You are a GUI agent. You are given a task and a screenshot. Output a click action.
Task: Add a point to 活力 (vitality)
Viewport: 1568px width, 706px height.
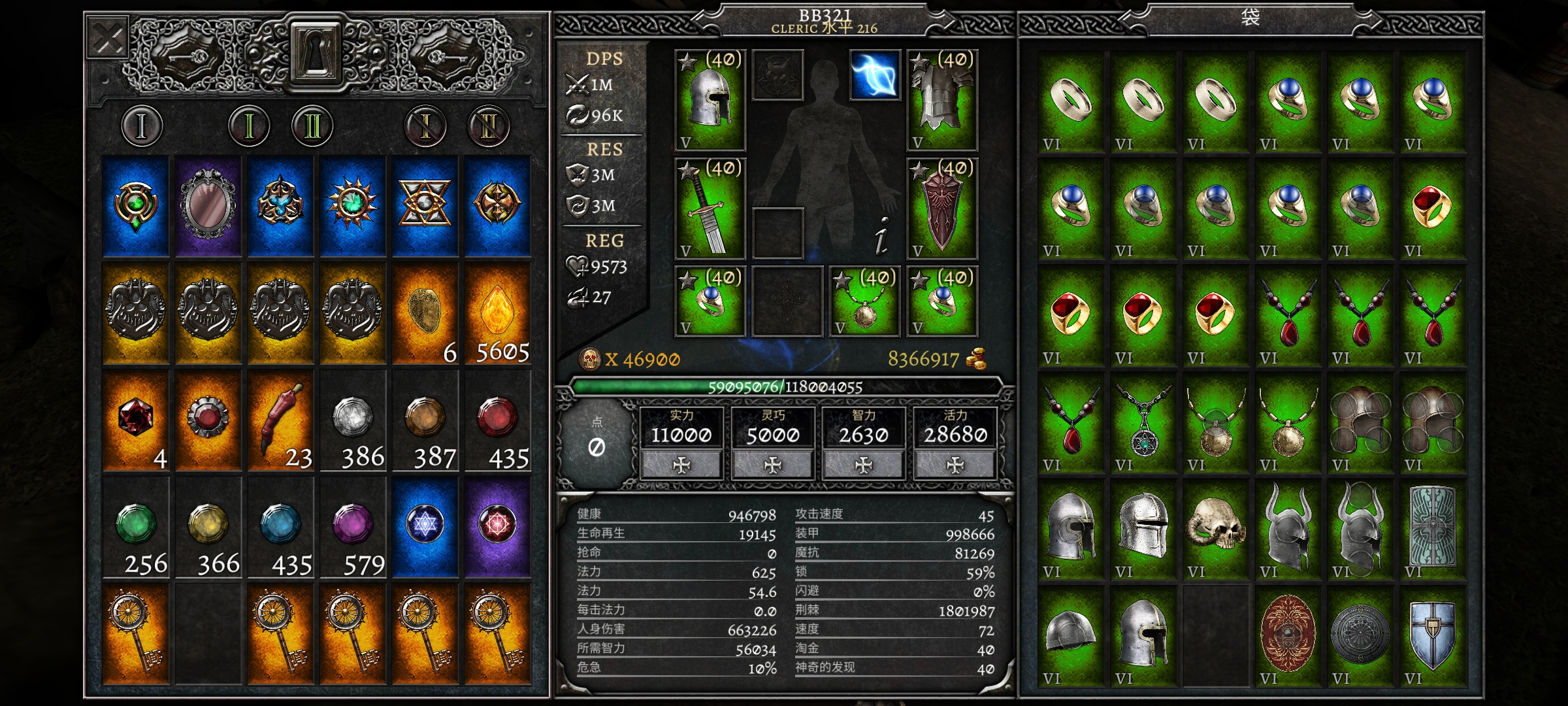[x=955, y=465]
